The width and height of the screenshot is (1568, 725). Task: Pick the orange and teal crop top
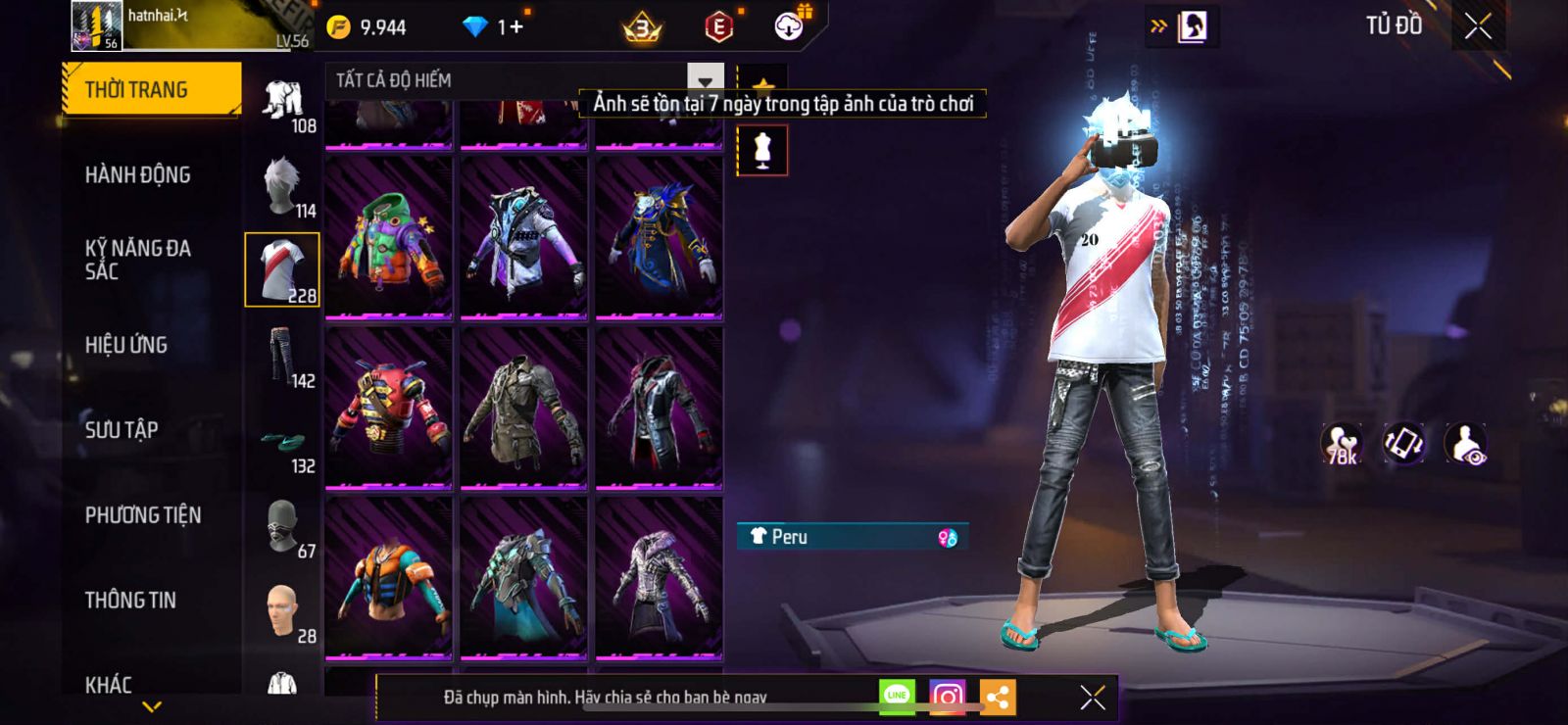click(x=389, y=578)
